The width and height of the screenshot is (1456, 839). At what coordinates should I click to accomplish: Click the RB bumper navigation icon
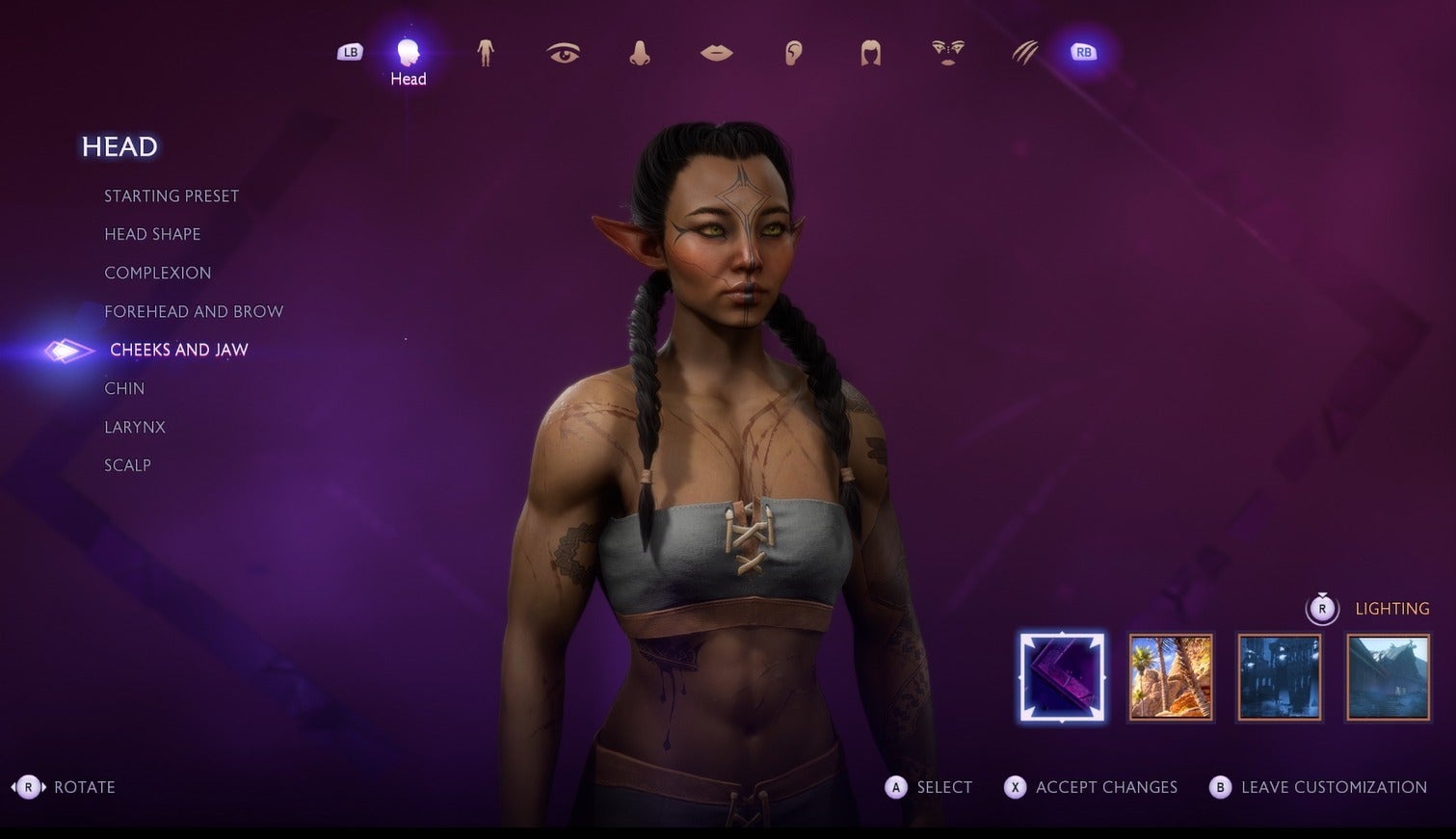[x=1084, y=51]
